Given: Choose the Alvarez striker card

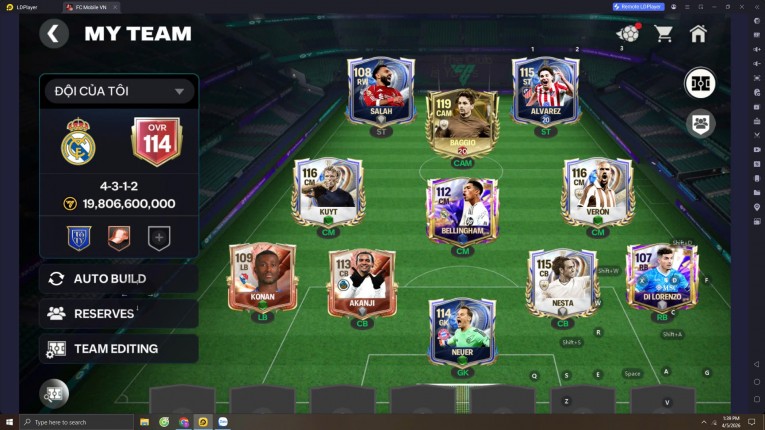Looking at the screenshot, I should [x=544, y=92].
